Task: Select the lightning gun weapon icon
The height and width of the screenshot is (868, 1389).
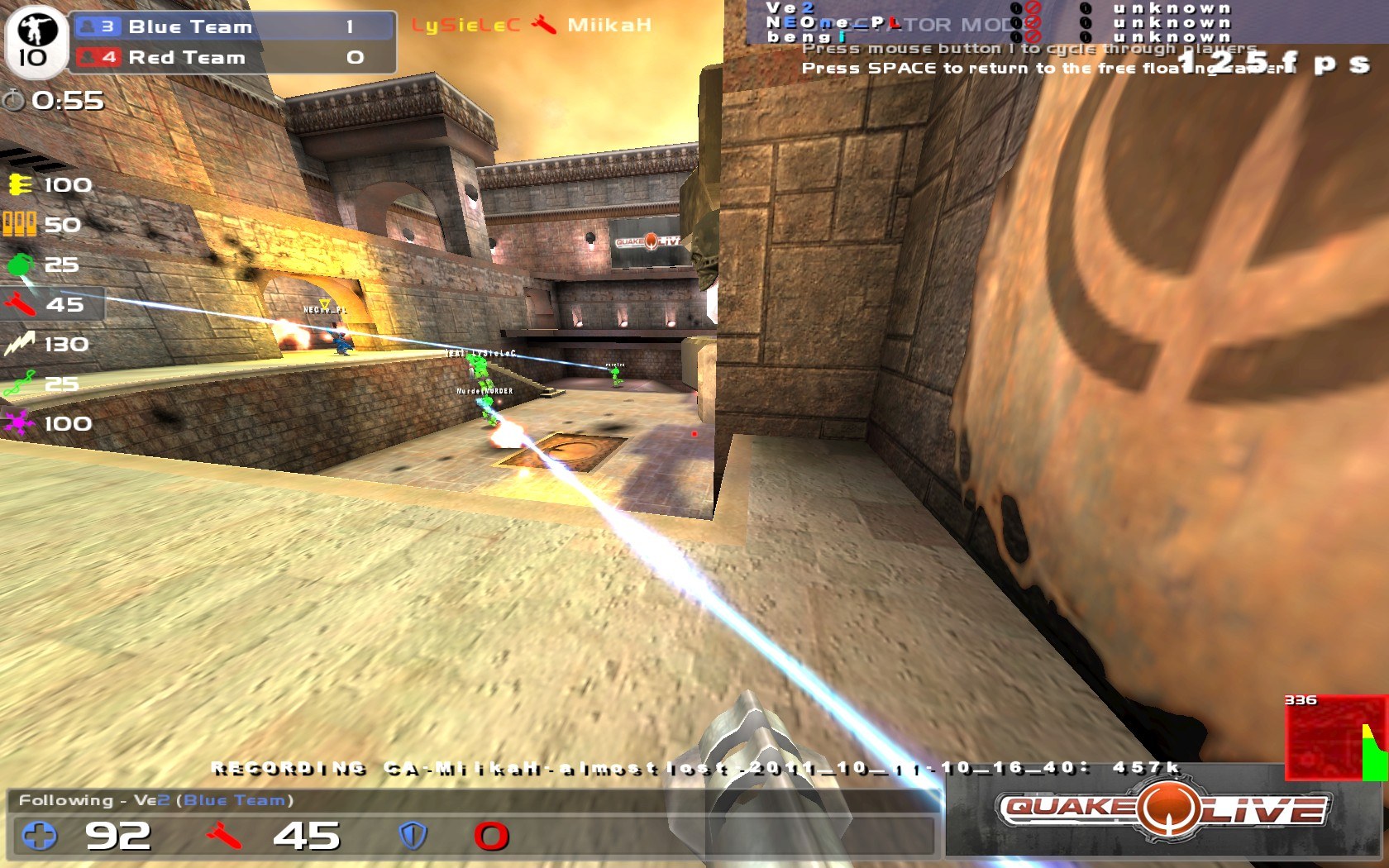Action: 18,343
